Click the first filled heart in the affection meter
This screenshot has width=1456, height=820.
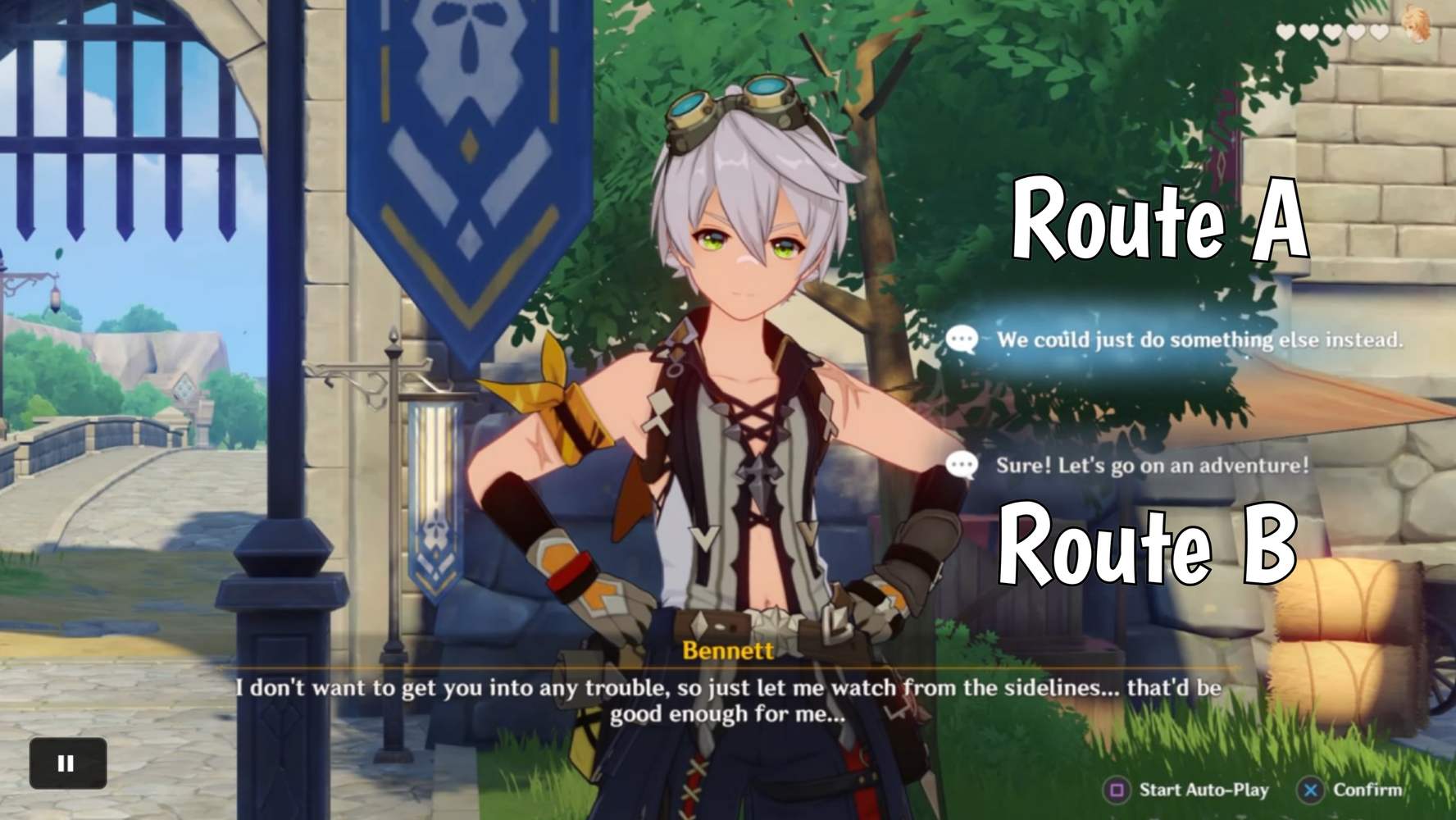point(1285,31)
